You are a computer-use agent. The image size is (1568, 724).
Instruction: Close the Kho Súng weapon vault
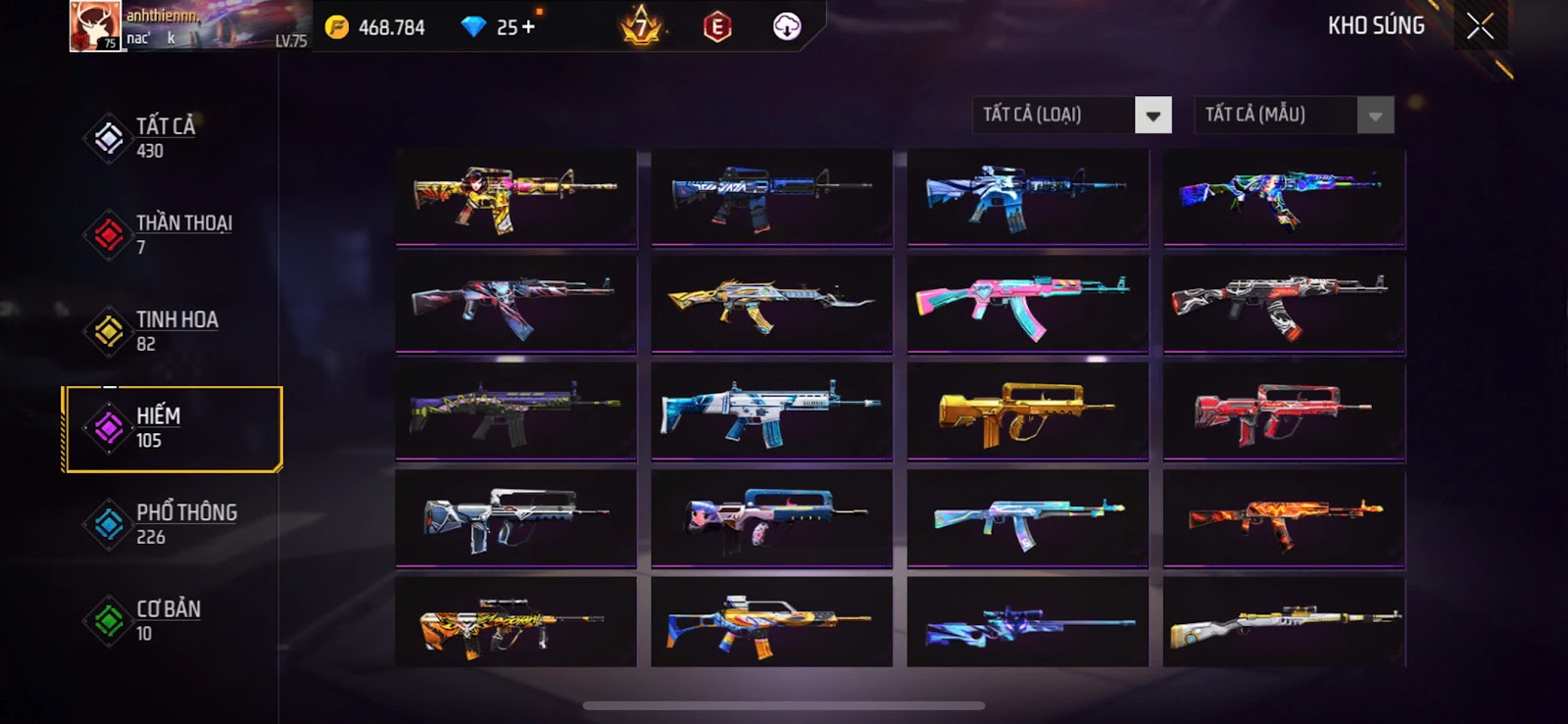tap(1480, 26)
